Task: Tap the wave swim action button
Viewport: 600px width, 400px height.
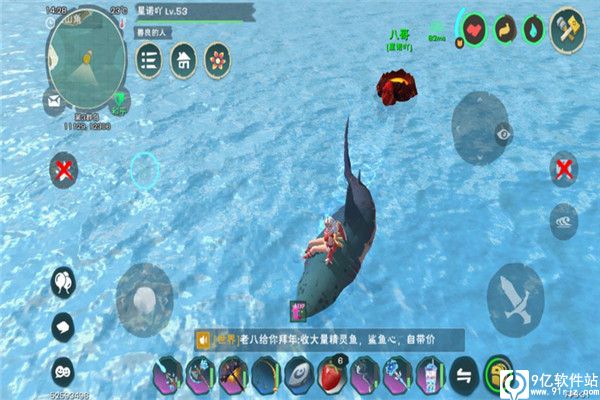Action: 563,221
